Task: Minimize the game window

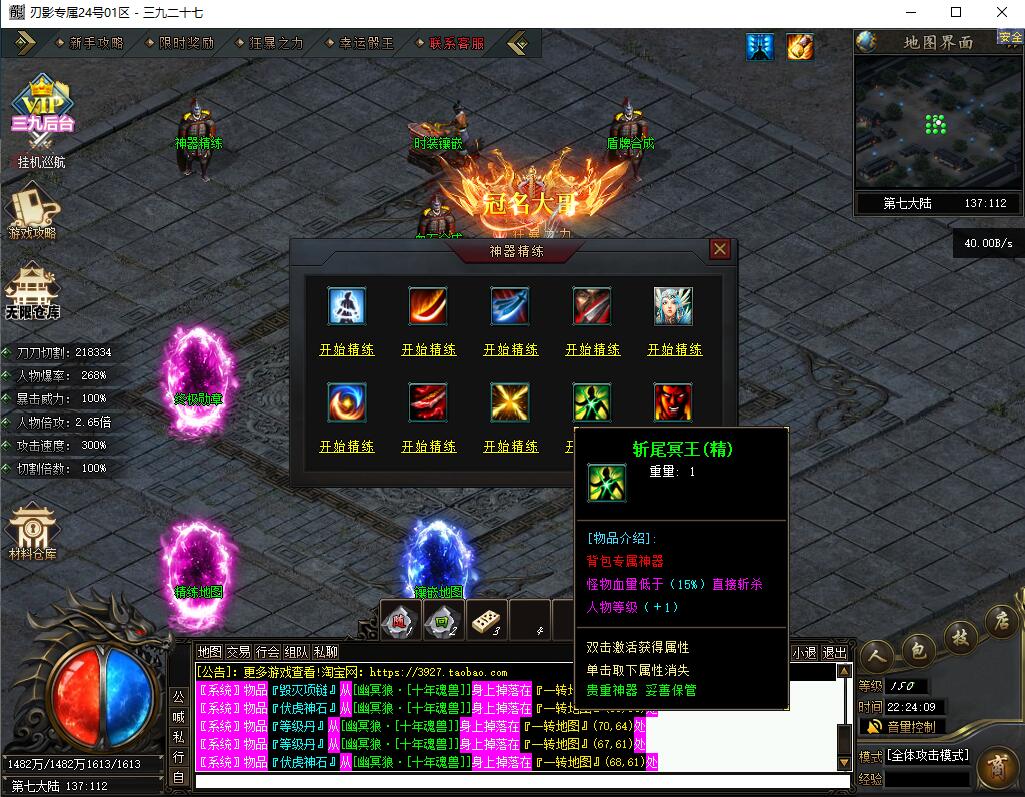Action: pos(911,13)
